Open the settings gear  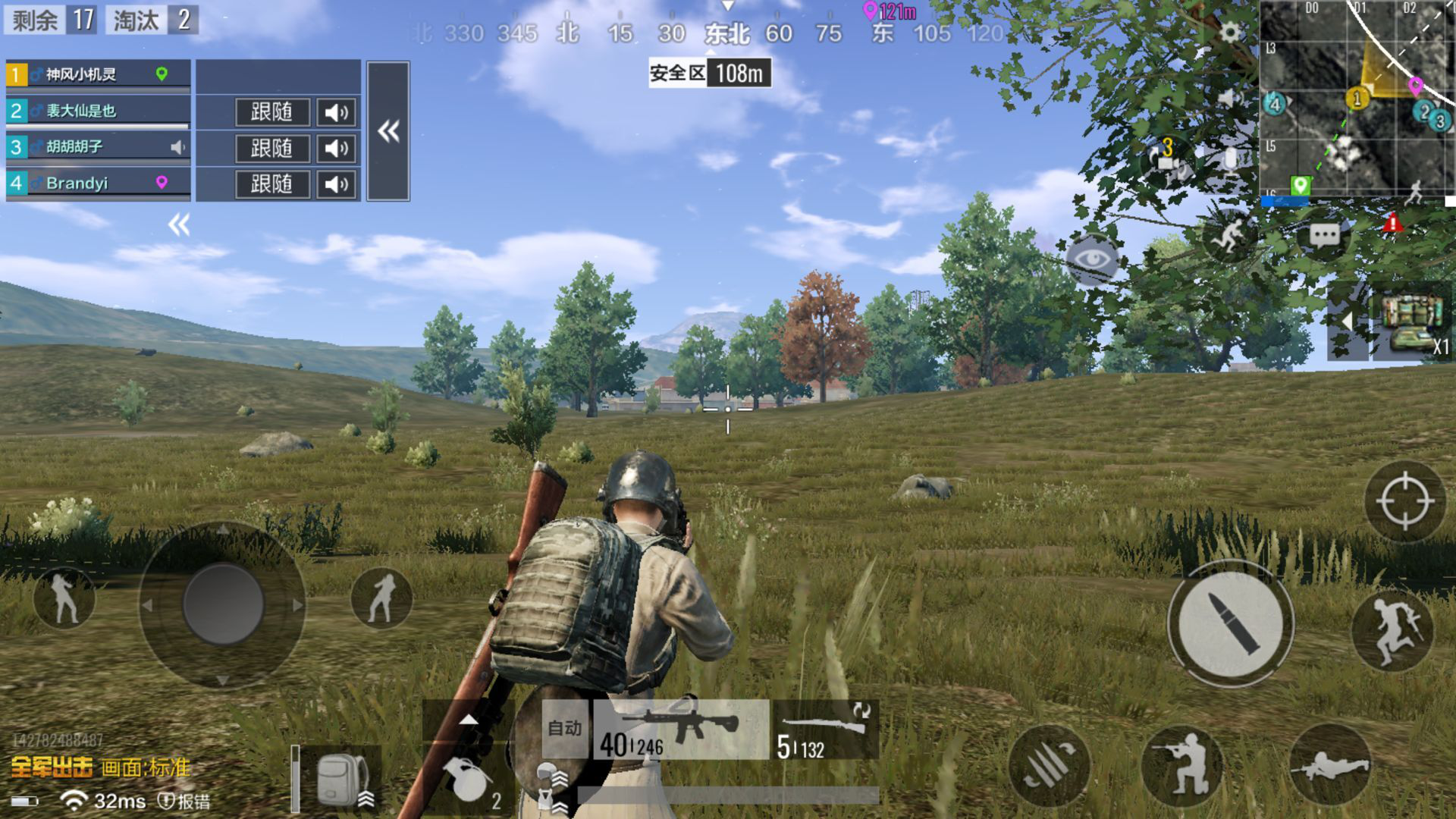click(x=1230, y=32)
